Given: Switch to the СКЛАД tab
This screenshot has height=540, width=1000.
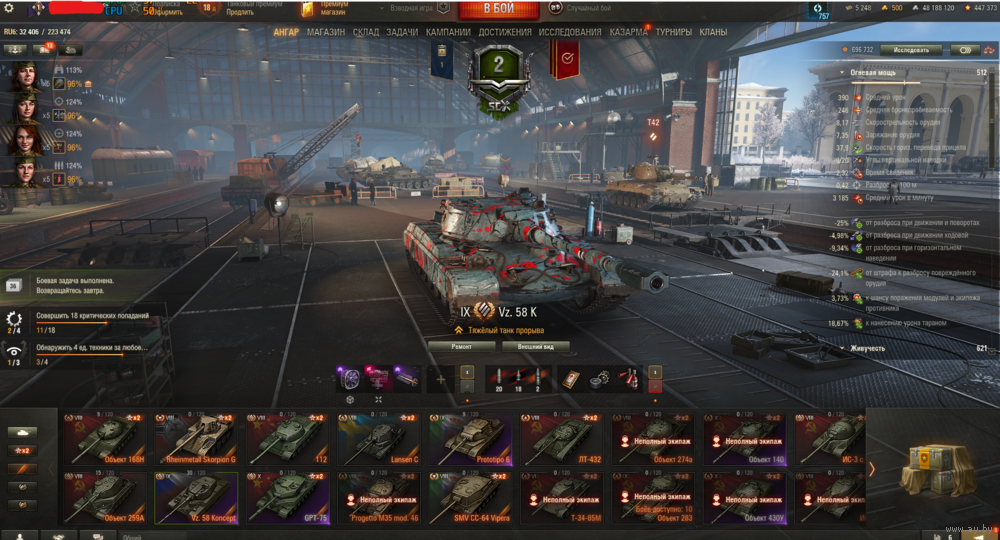Looking at the screenshot, I should 366,32.
